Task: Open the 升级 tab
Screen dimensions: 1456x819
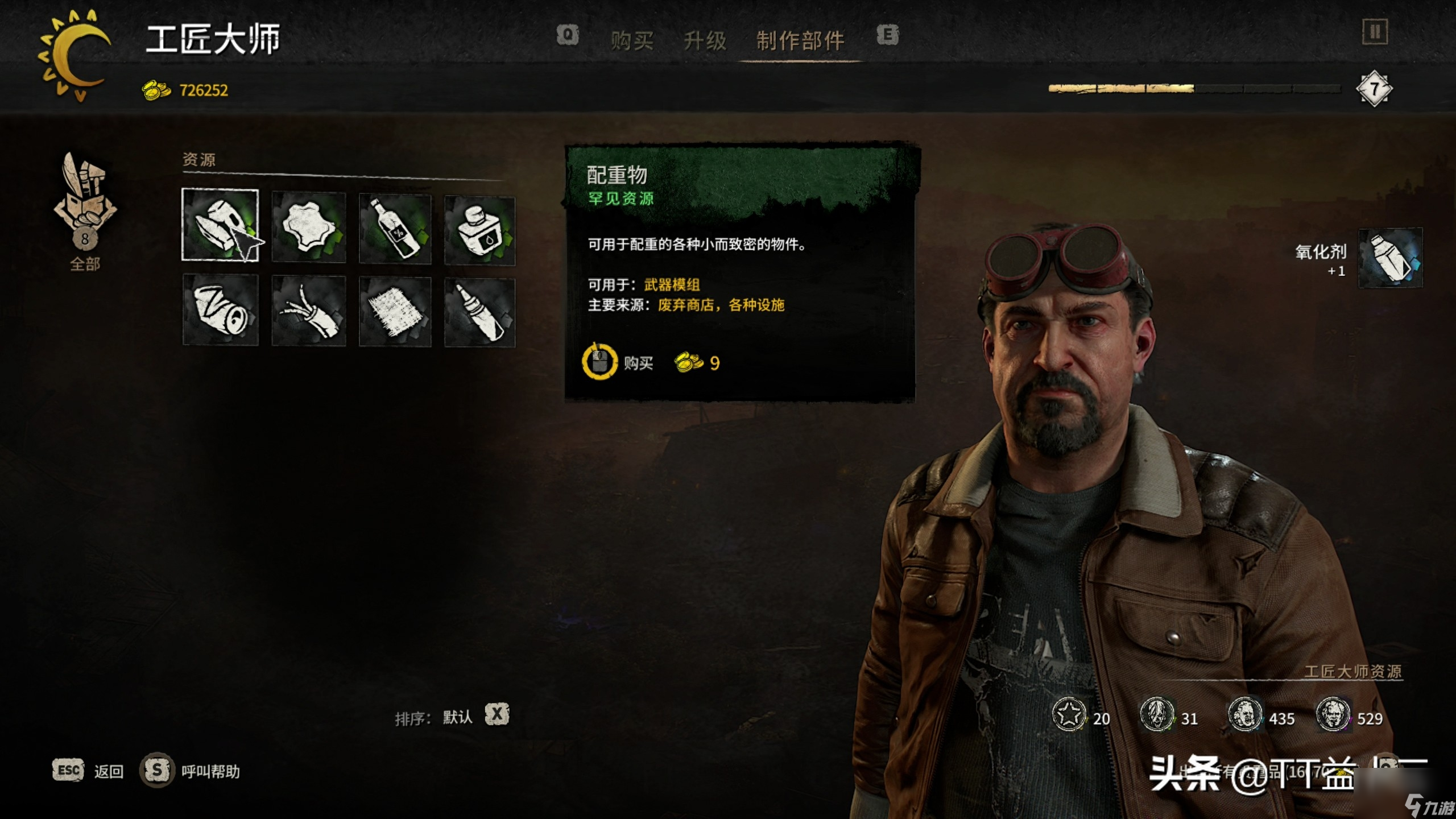Action: 705,40
